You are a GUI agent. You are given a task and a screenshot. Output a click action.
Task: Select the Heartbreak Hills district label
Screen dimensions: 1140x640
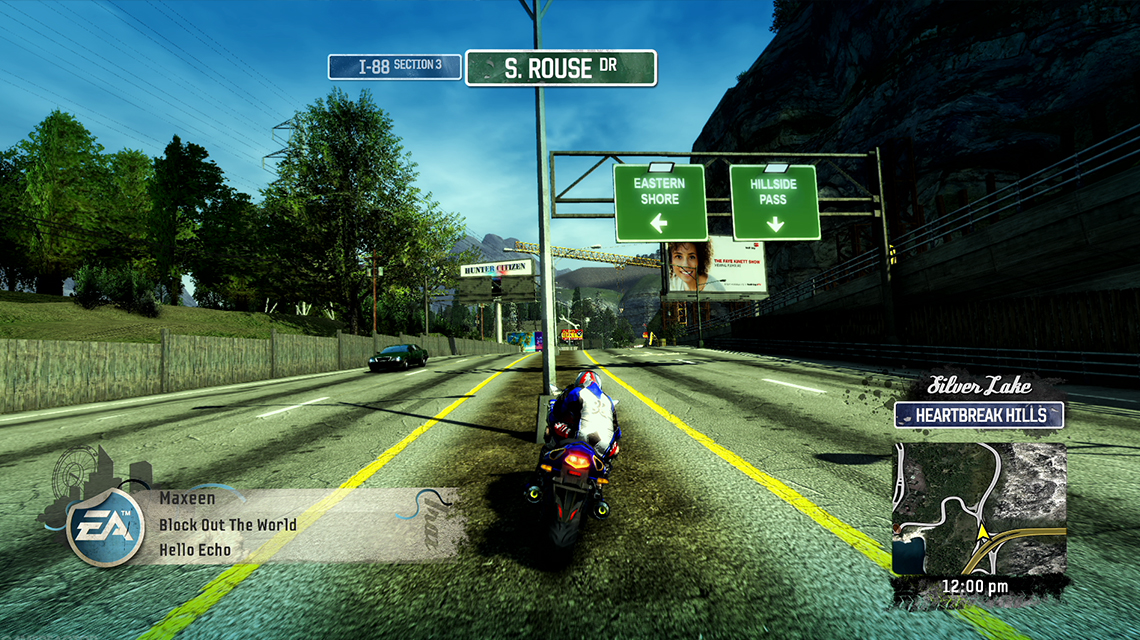coord(978,415)
